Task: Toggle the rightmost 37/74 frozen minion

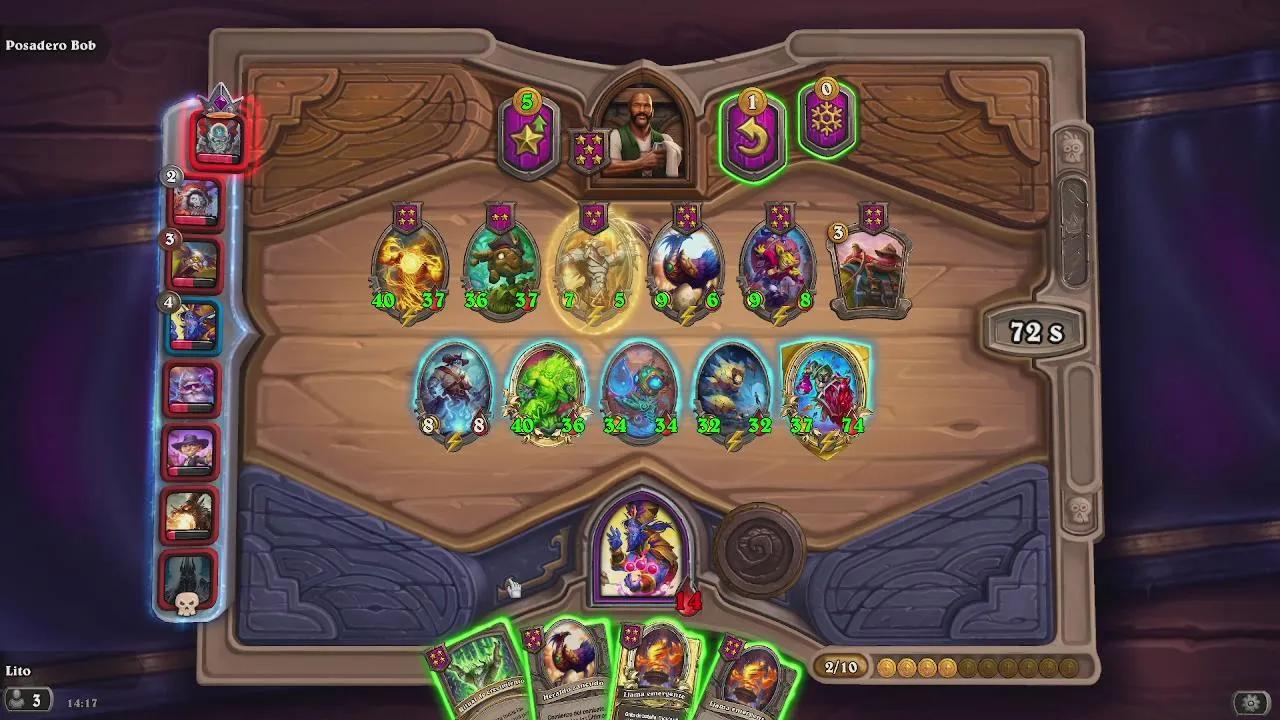Action: tap(827, 390)
